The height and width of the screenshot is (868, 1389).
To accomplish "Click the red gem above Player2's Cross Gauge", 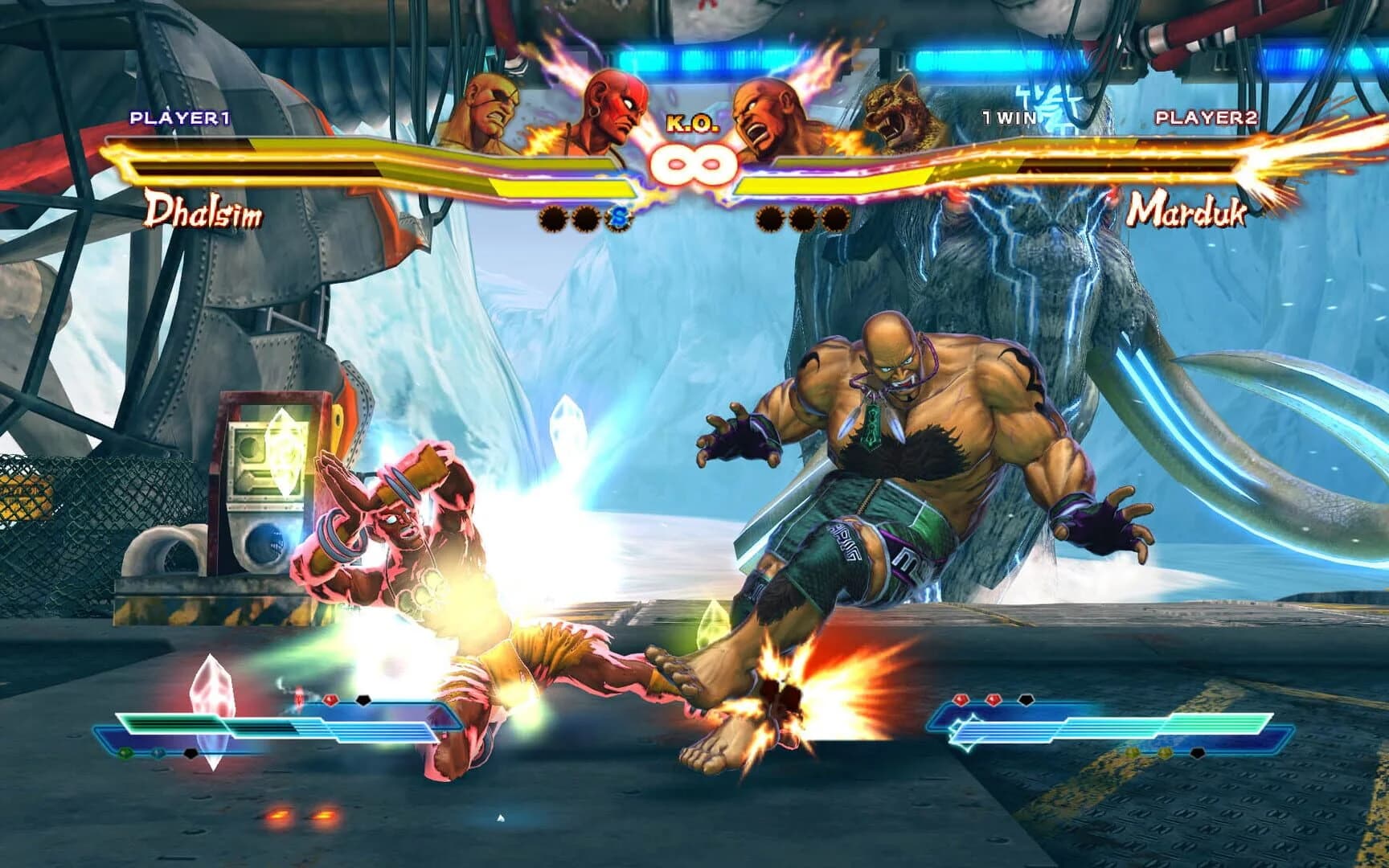I will coord(960,699).
